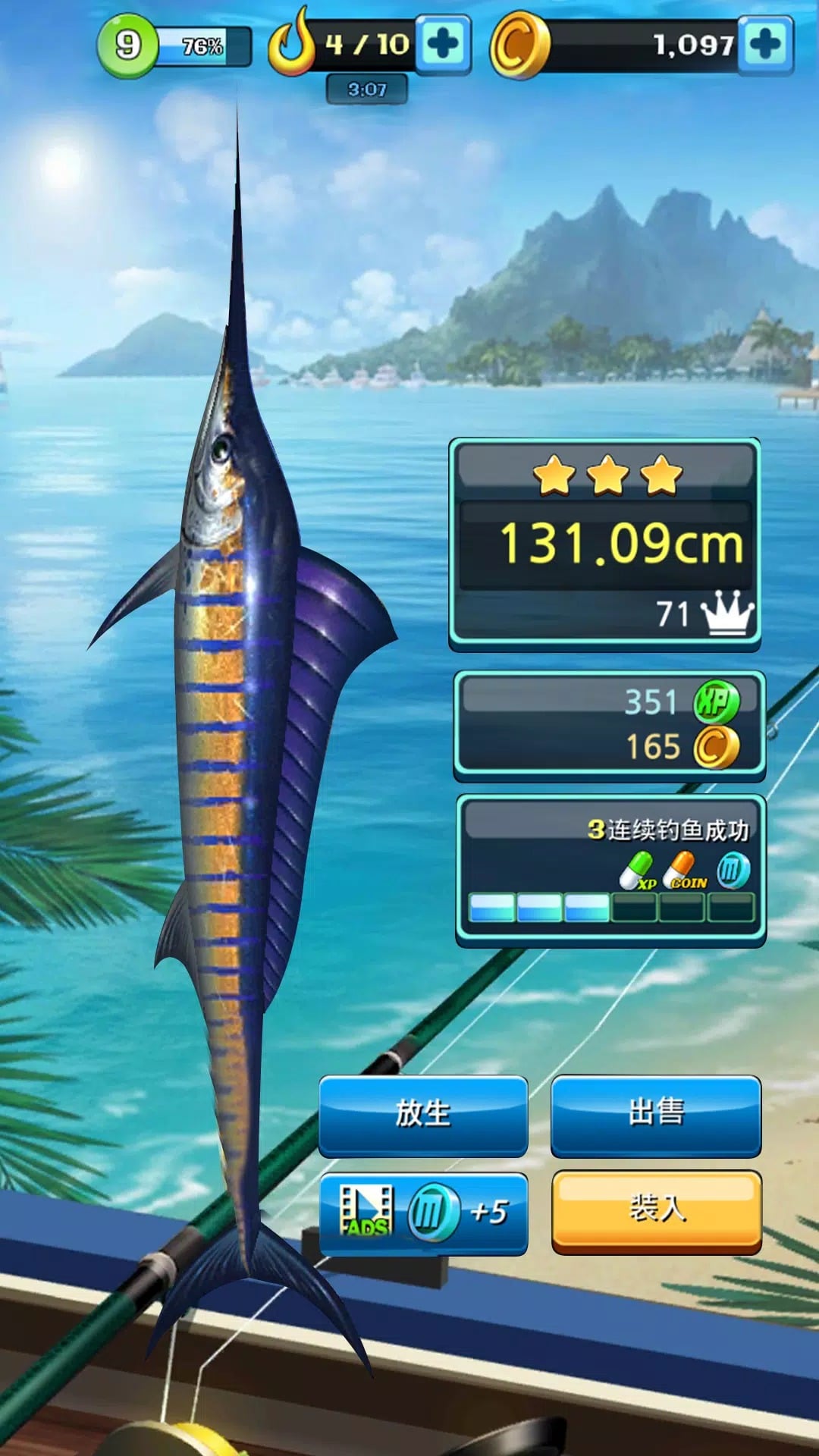Sell the fish with the 出售 button
This screenshot has width=819, height=1456.
[656, 1115]
